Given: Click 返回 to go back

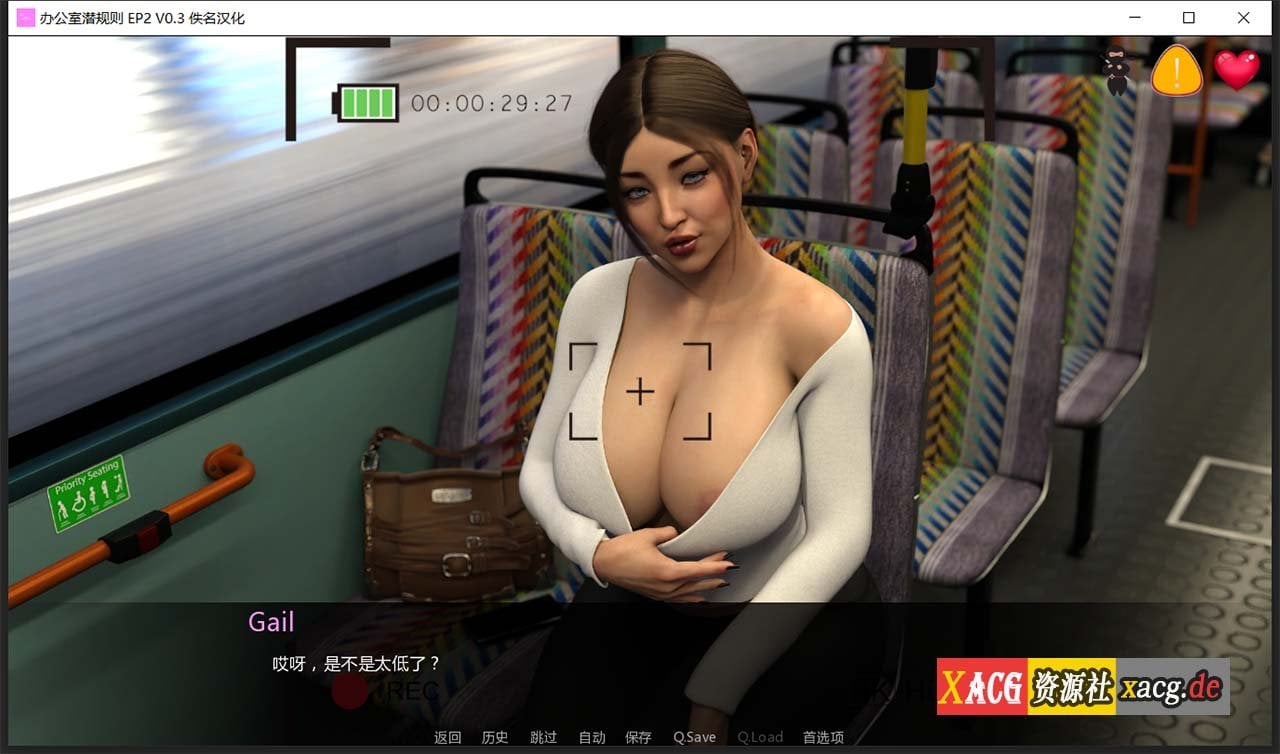Looking at the screenshot, I should point(447,737).
